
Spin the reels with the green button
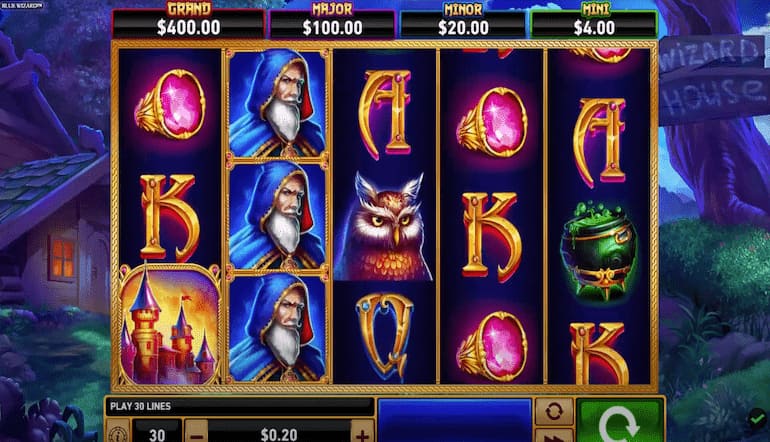(619, 422)
